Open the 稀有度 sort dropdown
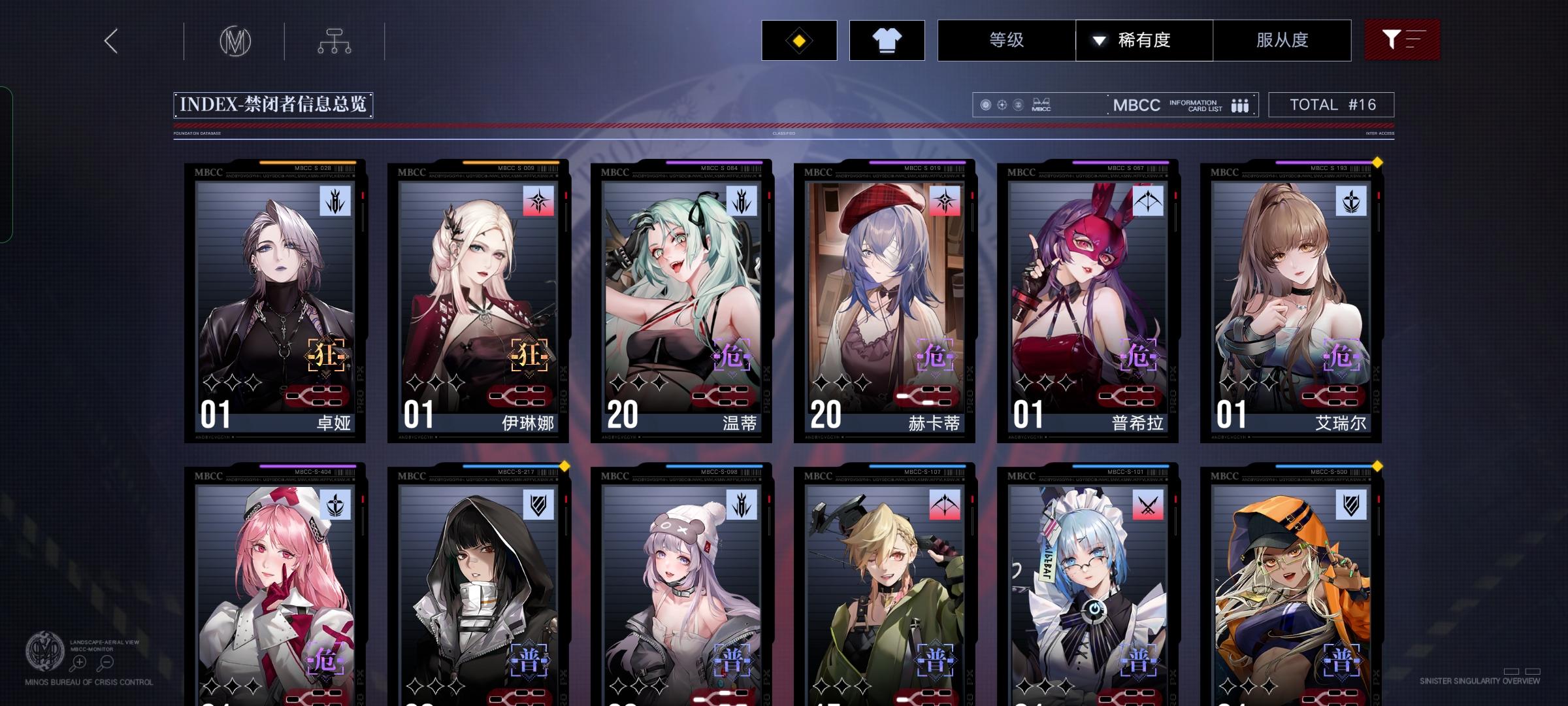Screen dimensions: 1568x706 pos(1144,40)
